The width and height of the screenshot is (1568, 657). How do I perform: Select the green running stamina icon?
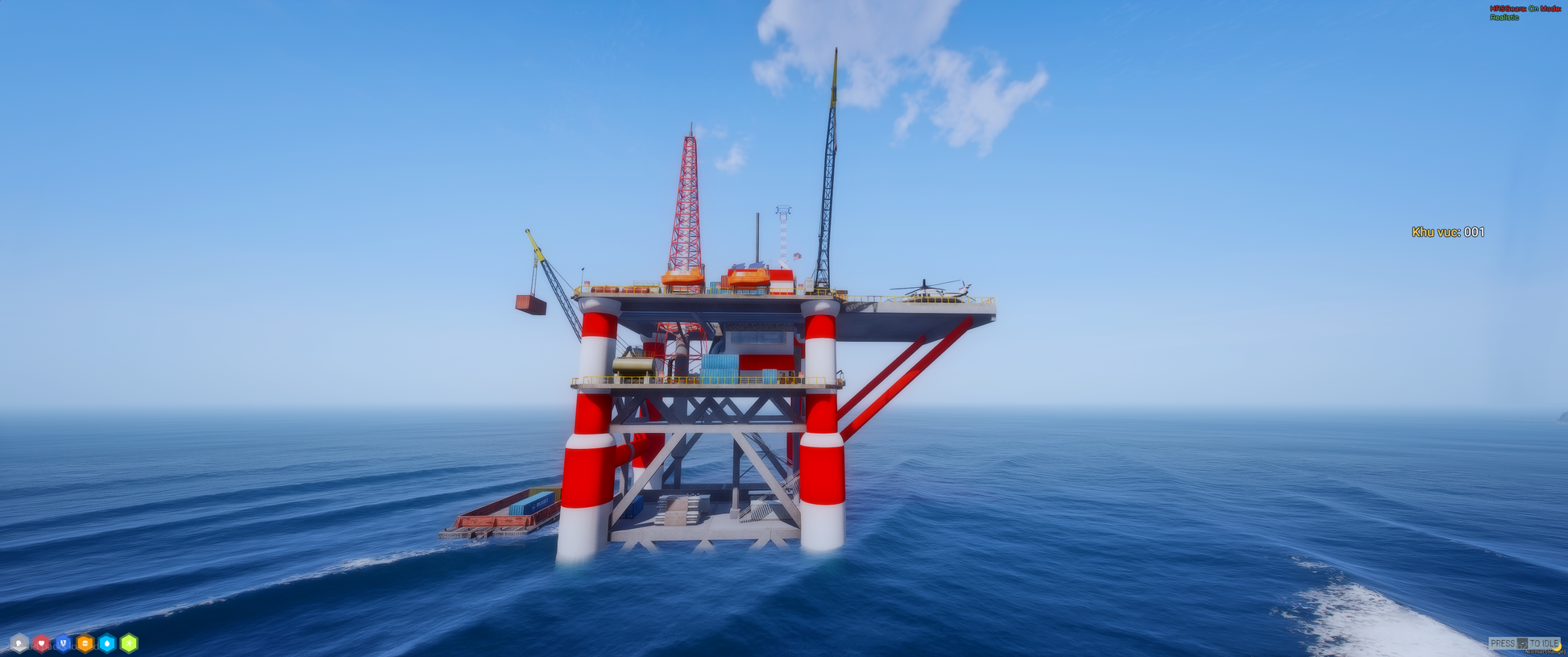coord(129,643)
